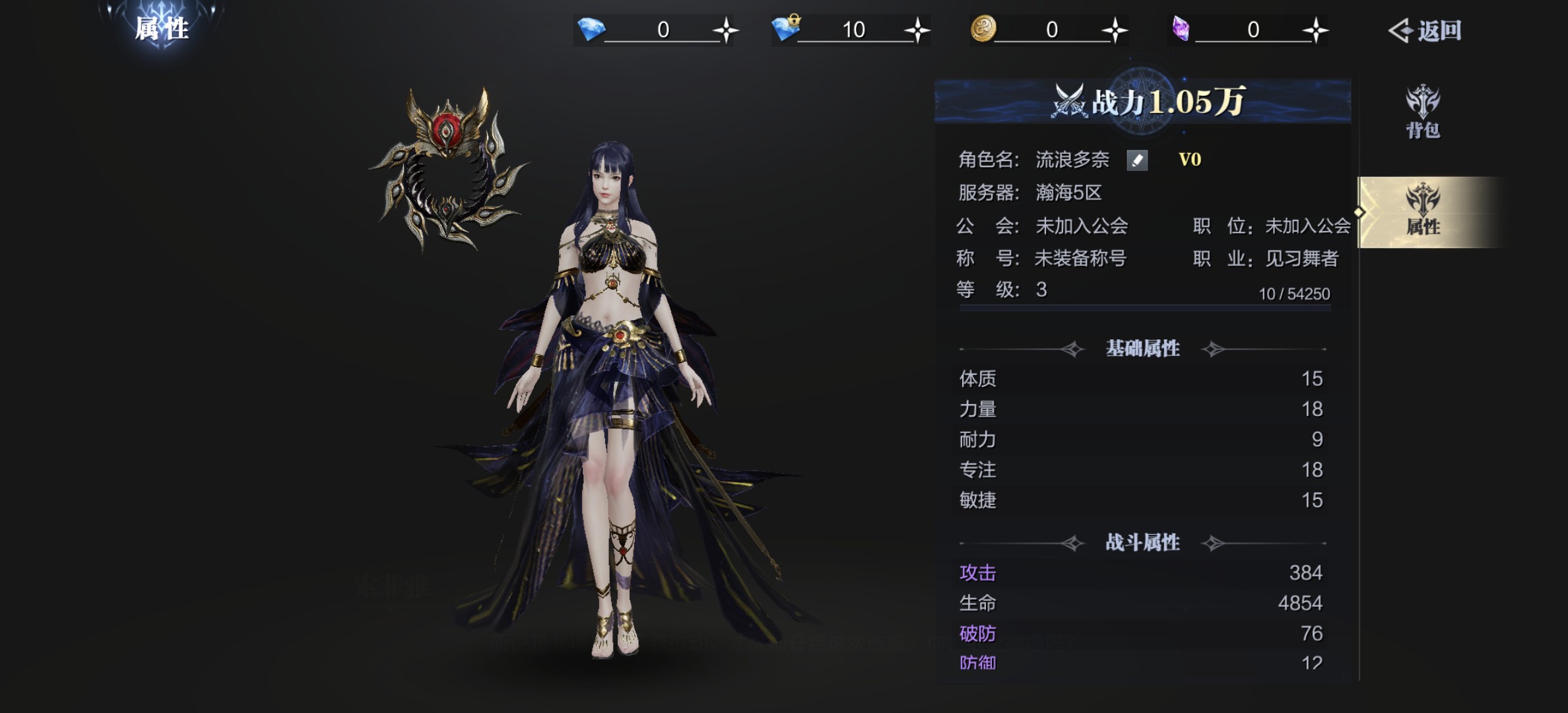The image size is (1568, 713).
Task: Select the gold coin currency icon
Action: pos(983,28)
